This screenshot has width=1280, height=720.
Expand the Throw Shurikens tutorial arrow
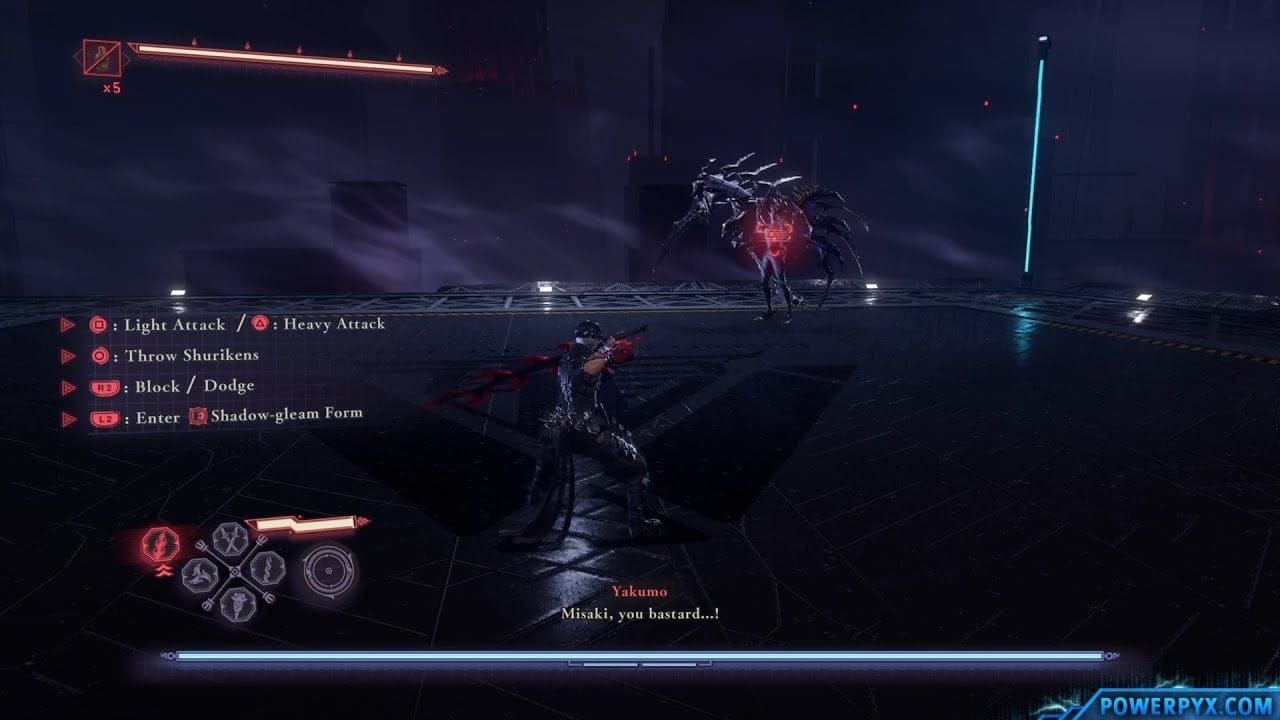67,355
